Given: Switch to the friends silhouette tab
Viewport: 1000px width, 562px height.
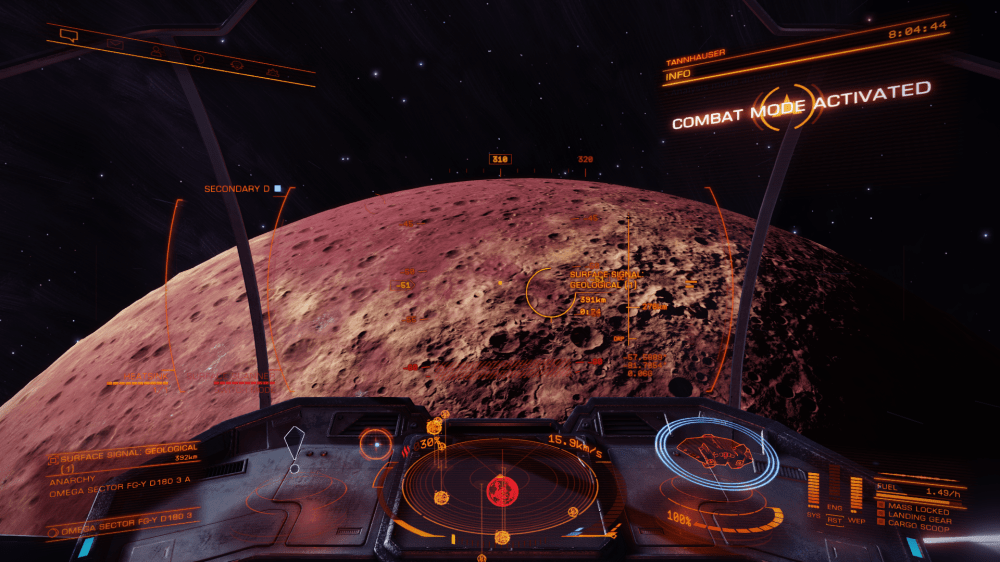Looking at the screenshot, I should [x=156, y=51].
